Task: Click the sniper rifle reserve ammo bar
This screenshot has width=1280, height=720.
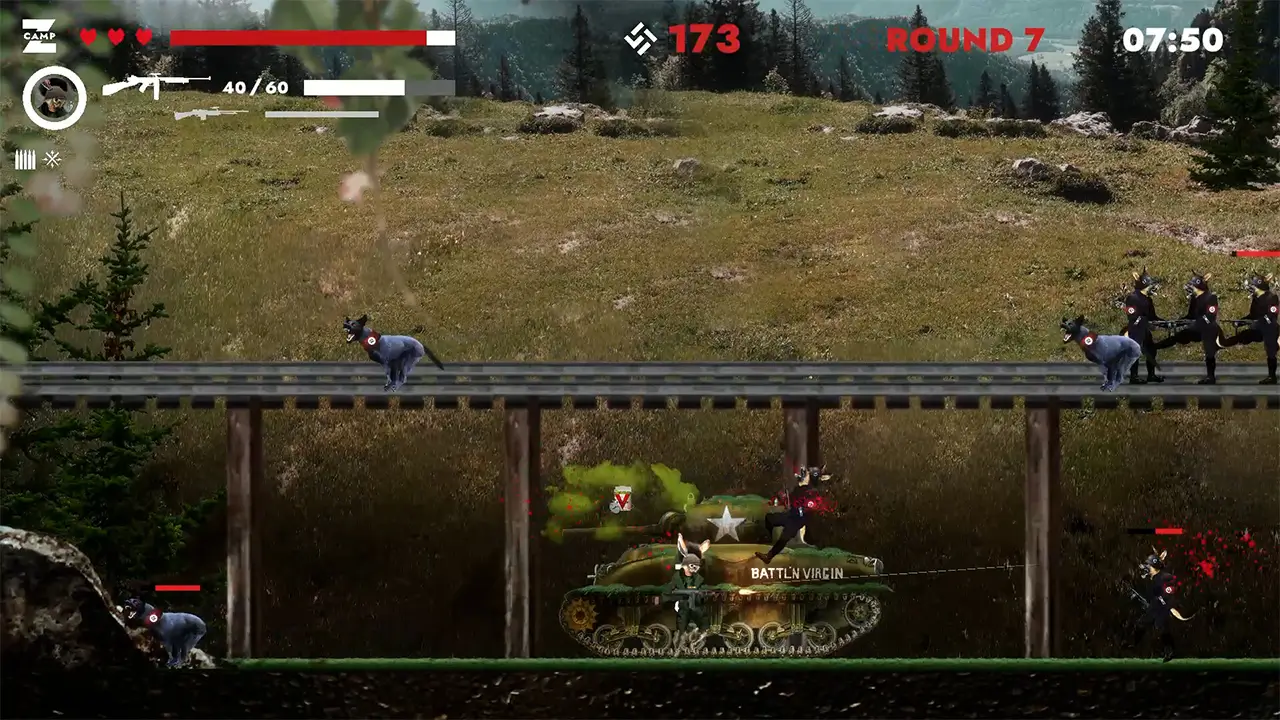Action: tap(320, 115)
